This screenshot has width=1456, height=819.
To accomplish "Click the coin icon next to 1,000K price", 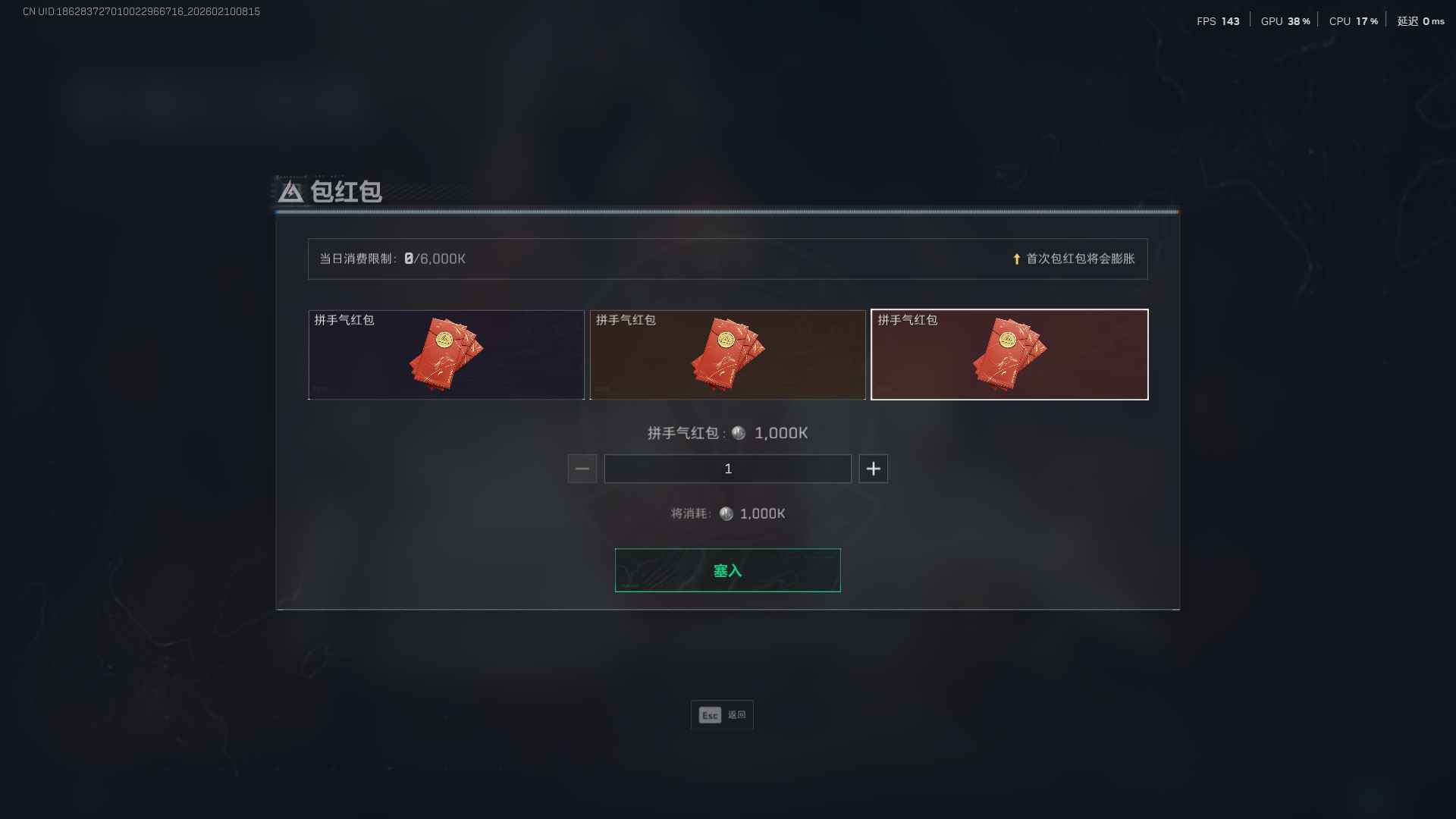I will click(739, 433).
